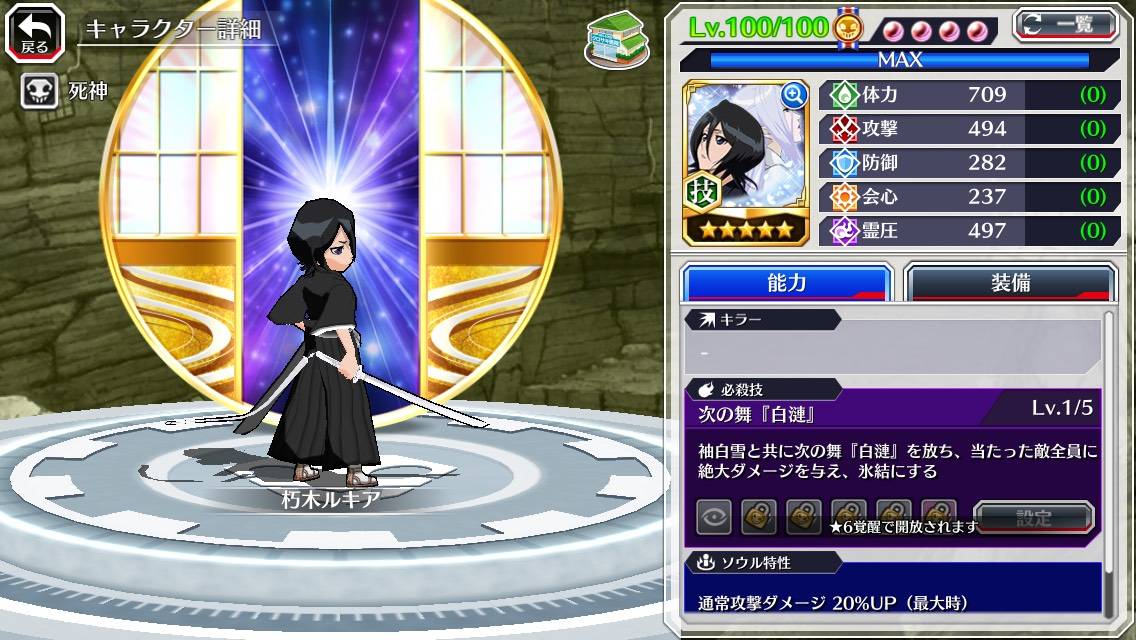The image size is (1136, 640).
Task: Click the greyed-out 設定 button
Action: 1034,518
